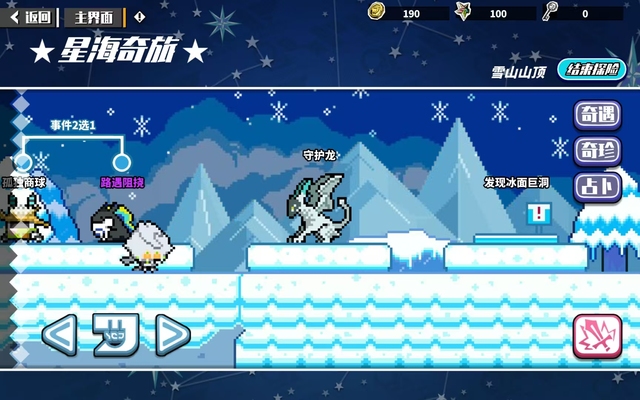Screen dimensions: 640x400
Task: Activate the pink crystal skill button
Action: point(597,337)
